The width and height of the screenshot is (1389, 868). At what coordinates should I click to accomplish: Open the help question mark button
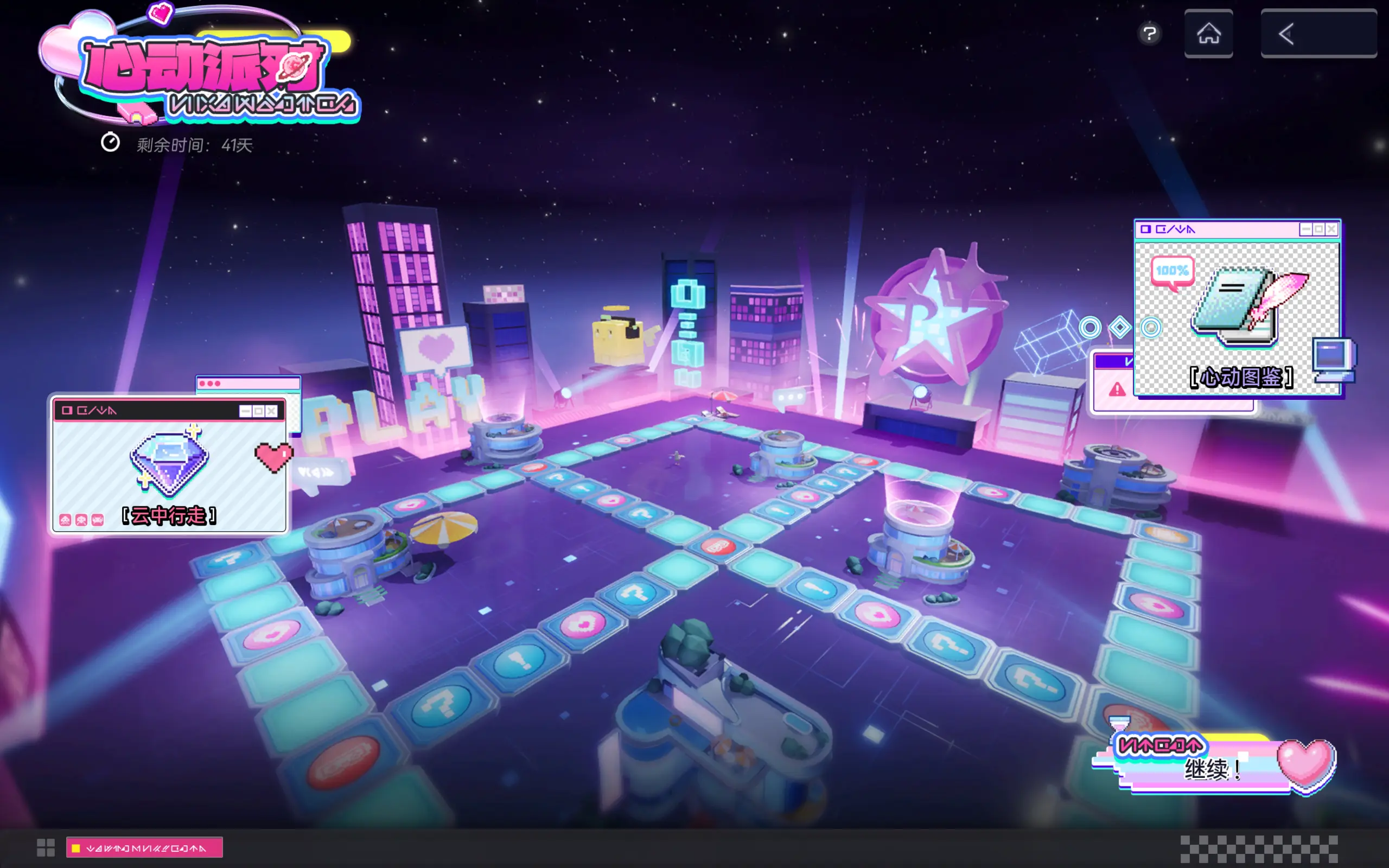(x=1149, y=34)
